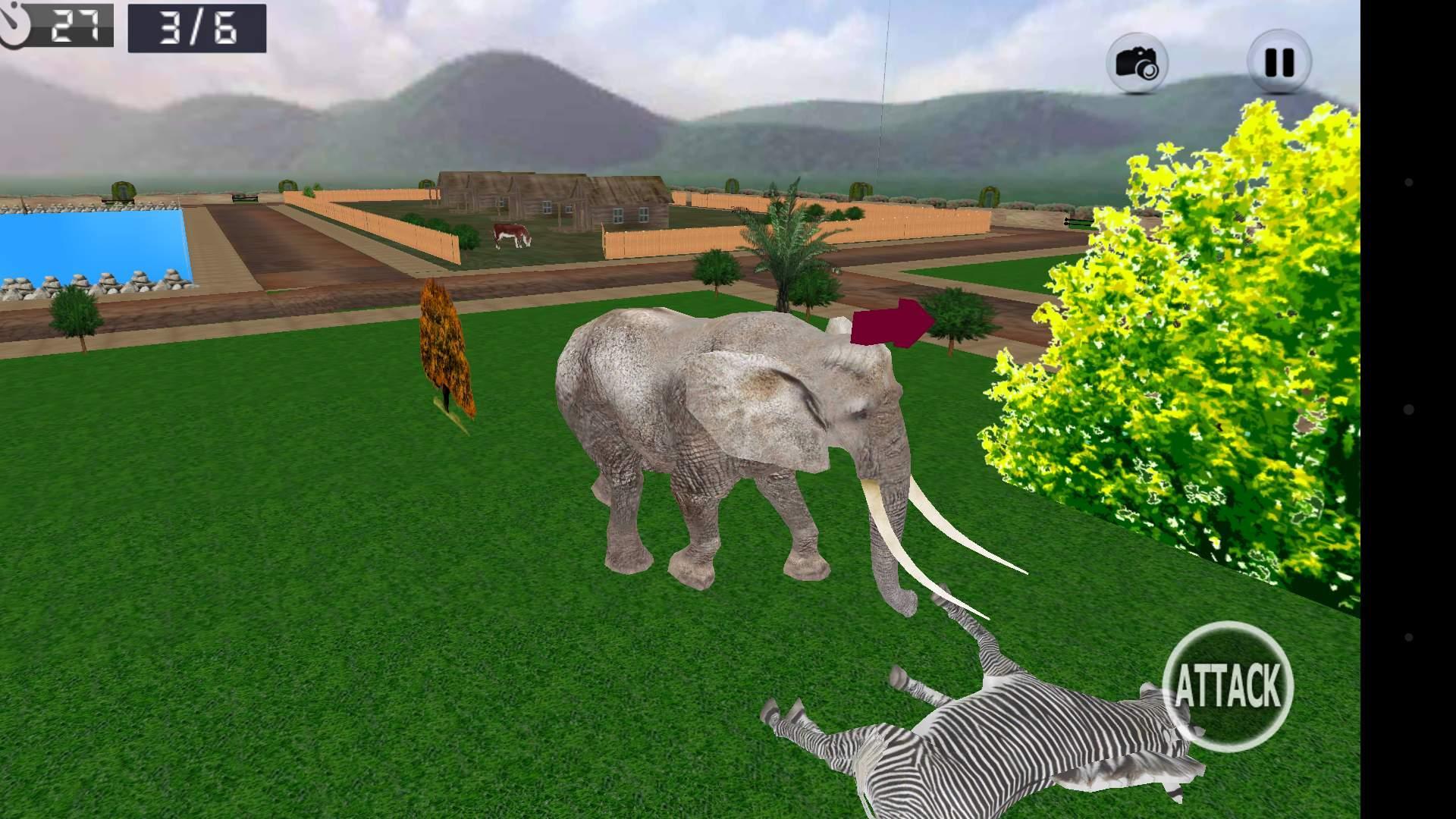Tap the timer showing 27 seconds
Image resolution: width=1456 pixels, height=819 pixels.
tap(76, 24)
